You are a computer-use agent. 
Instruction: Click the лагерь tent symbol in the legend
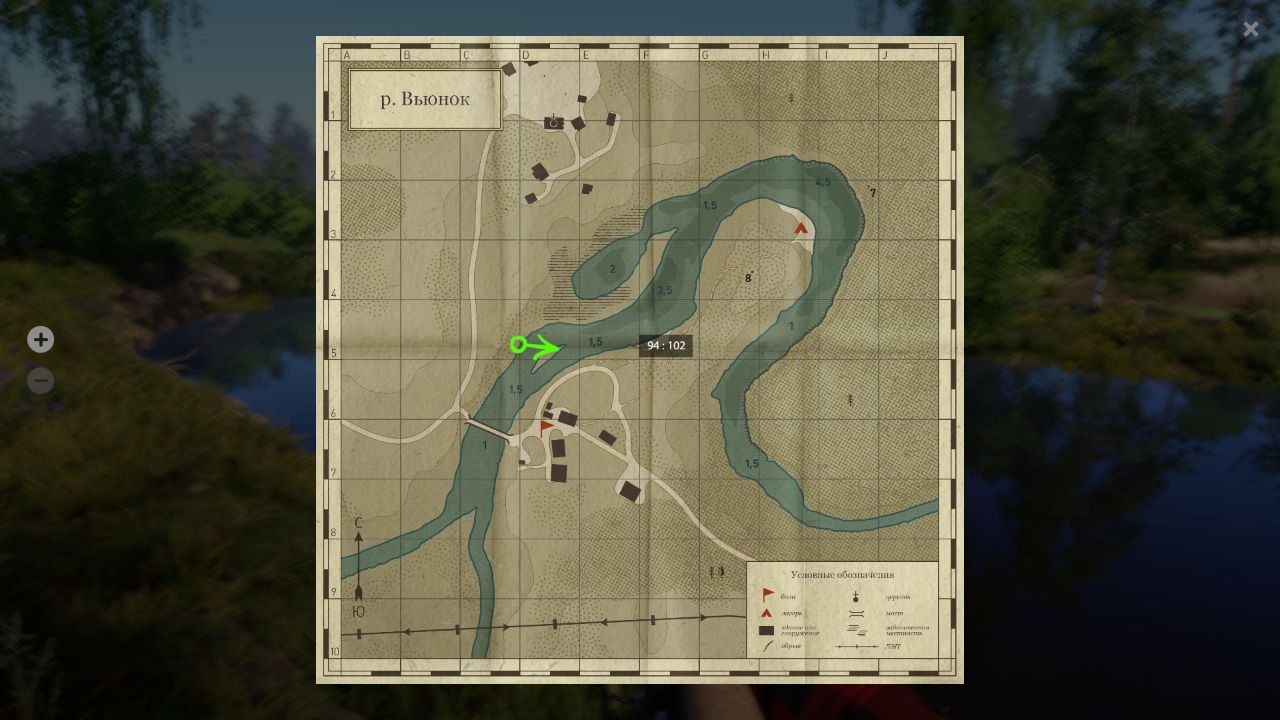[x=765, y=613]
